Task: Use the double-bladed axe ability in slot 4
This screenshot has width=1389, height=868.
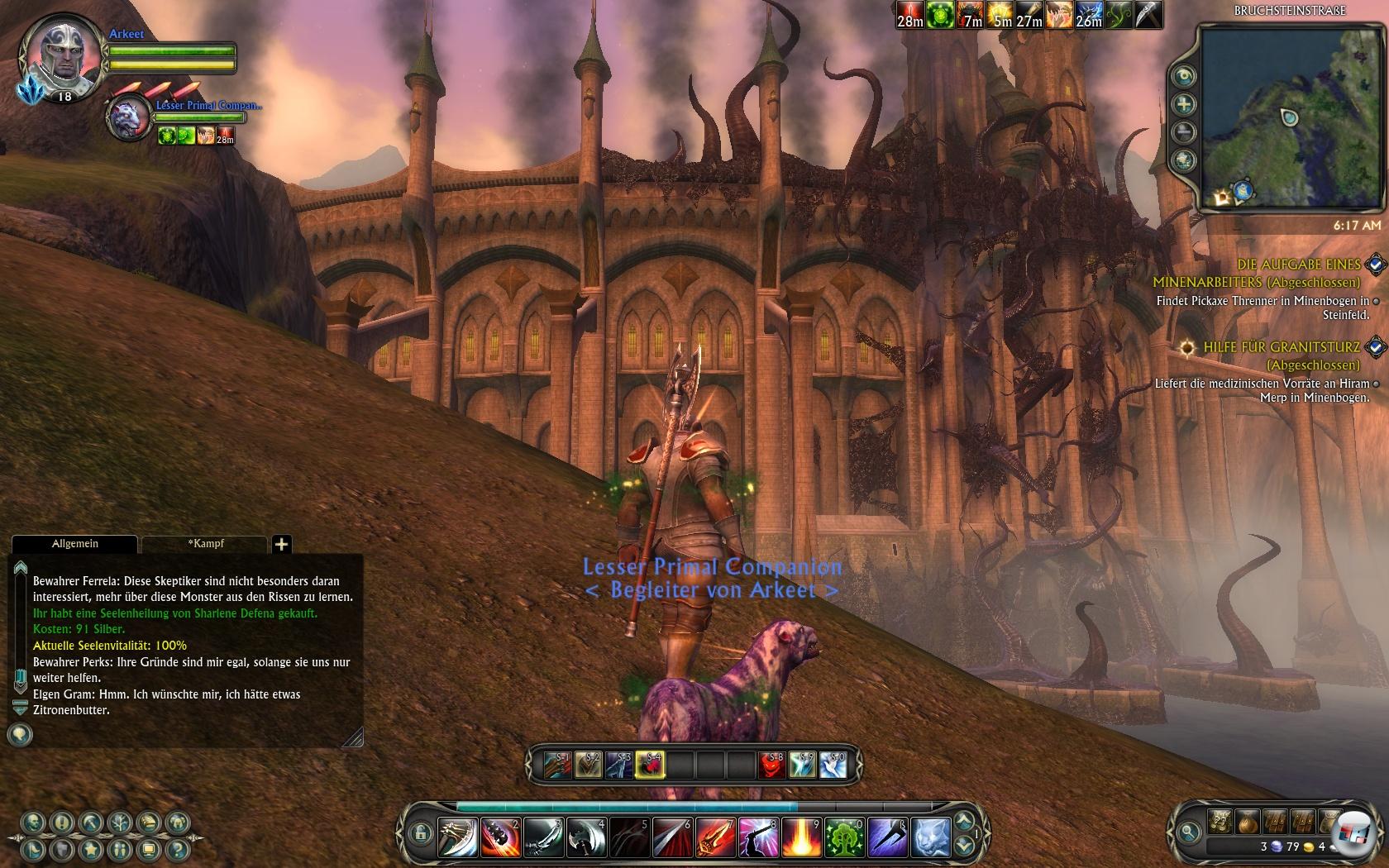Action: [x=586, y=837]
